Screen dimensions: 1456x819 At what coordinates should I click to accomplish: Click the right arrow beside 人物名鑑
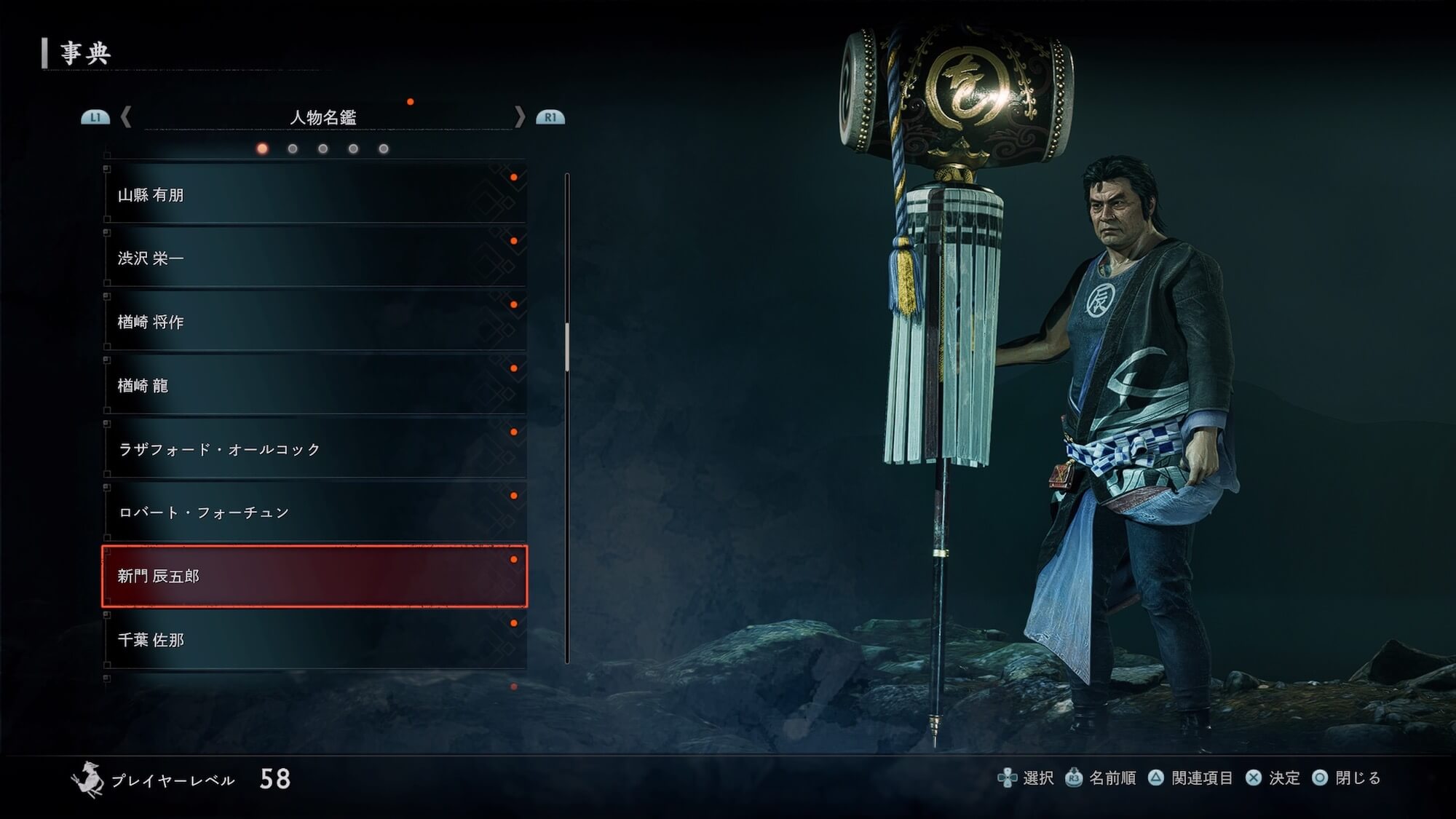[x=519, y=117]
